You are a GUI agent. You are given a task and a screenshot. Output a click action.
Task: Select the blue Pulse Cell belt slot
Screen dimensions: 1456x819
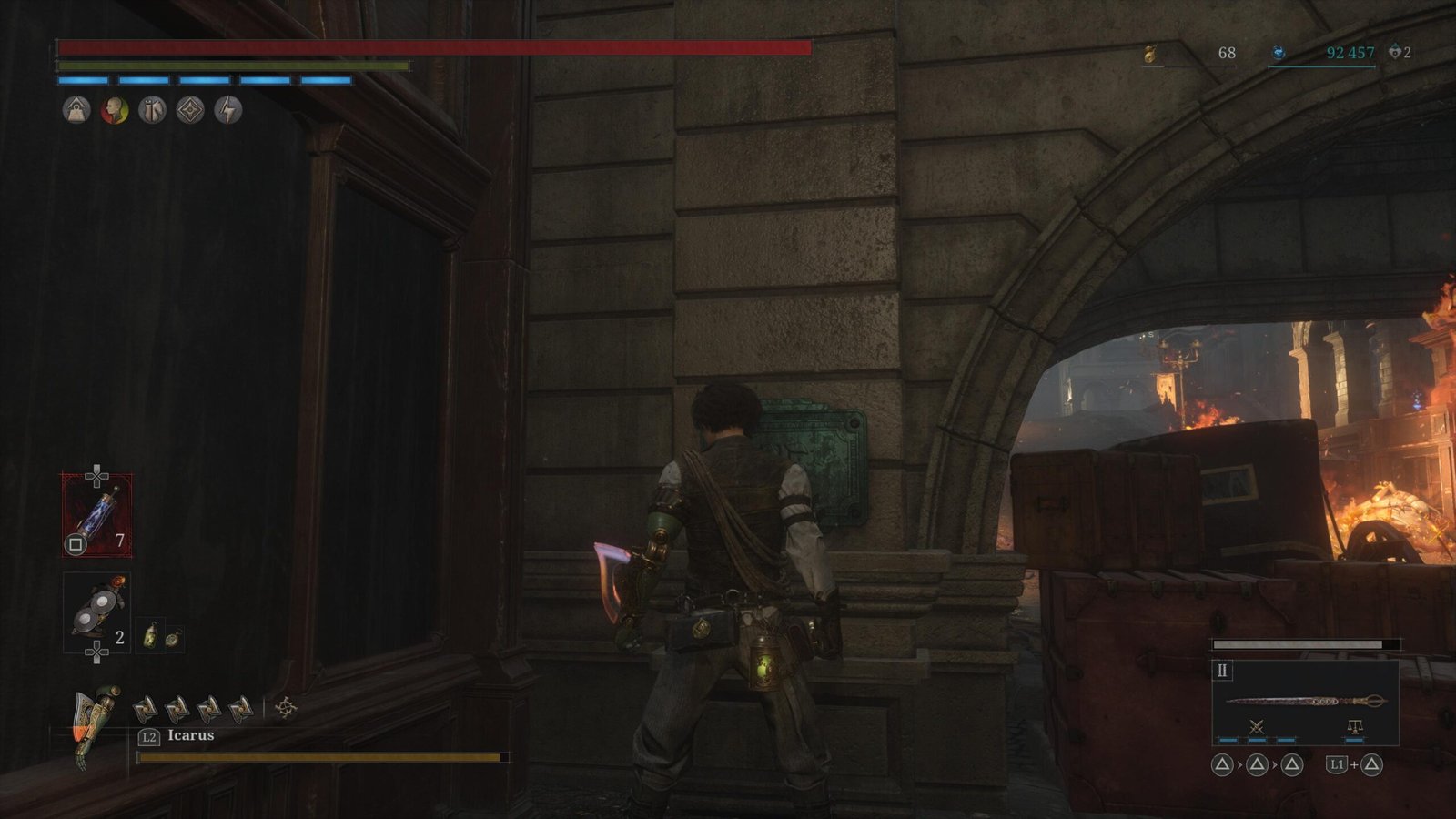[x=96, y=515]
